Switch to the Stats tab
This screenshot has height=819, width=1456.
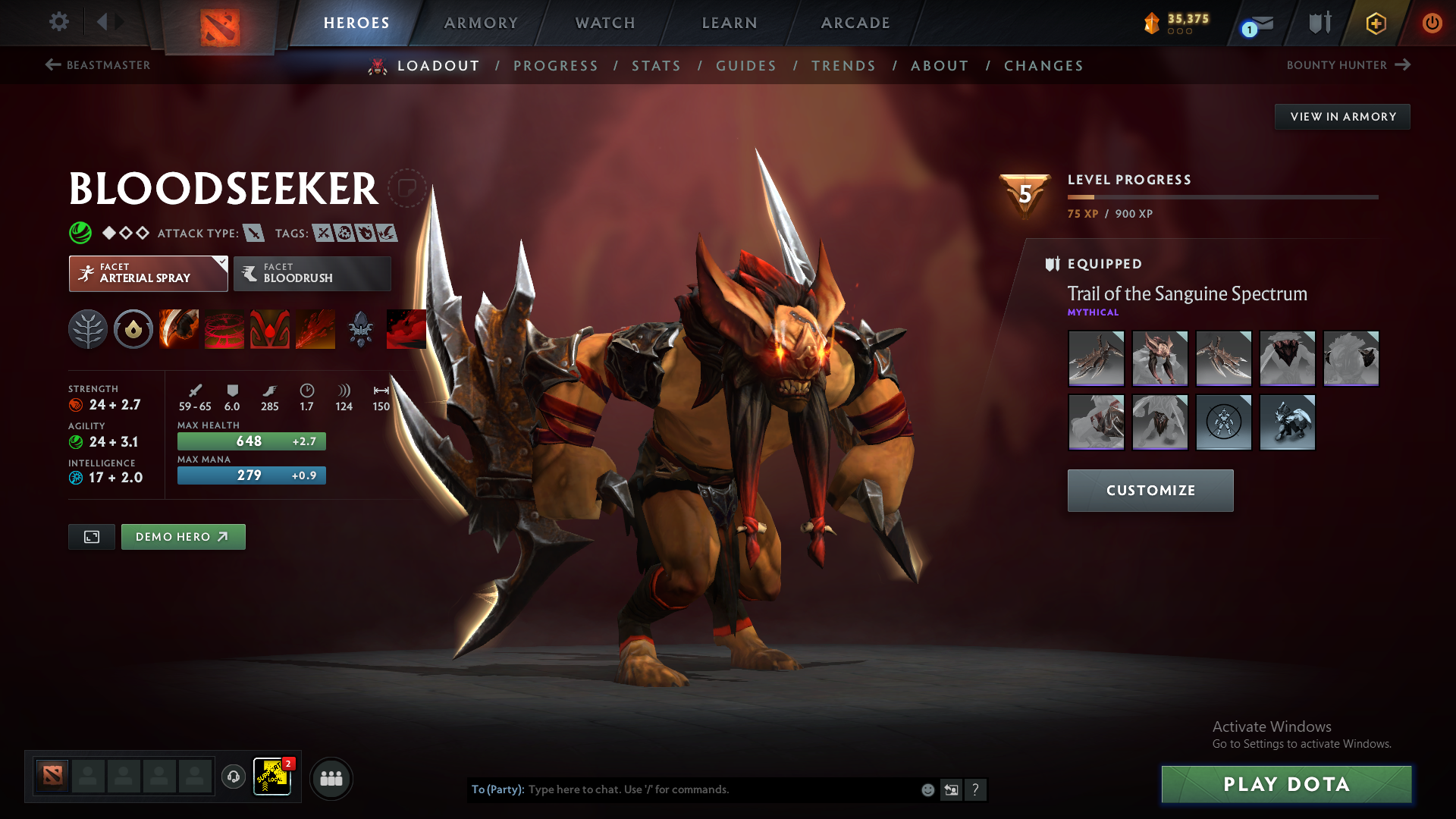657,66
